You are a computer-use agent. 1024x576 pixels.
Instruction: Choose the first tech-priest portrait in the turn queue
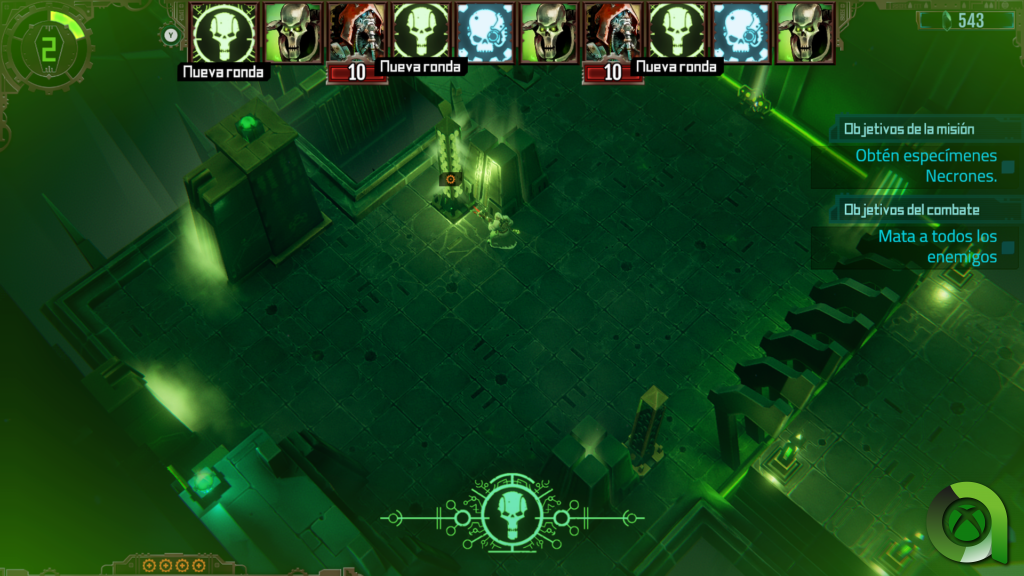pos(358,32)
